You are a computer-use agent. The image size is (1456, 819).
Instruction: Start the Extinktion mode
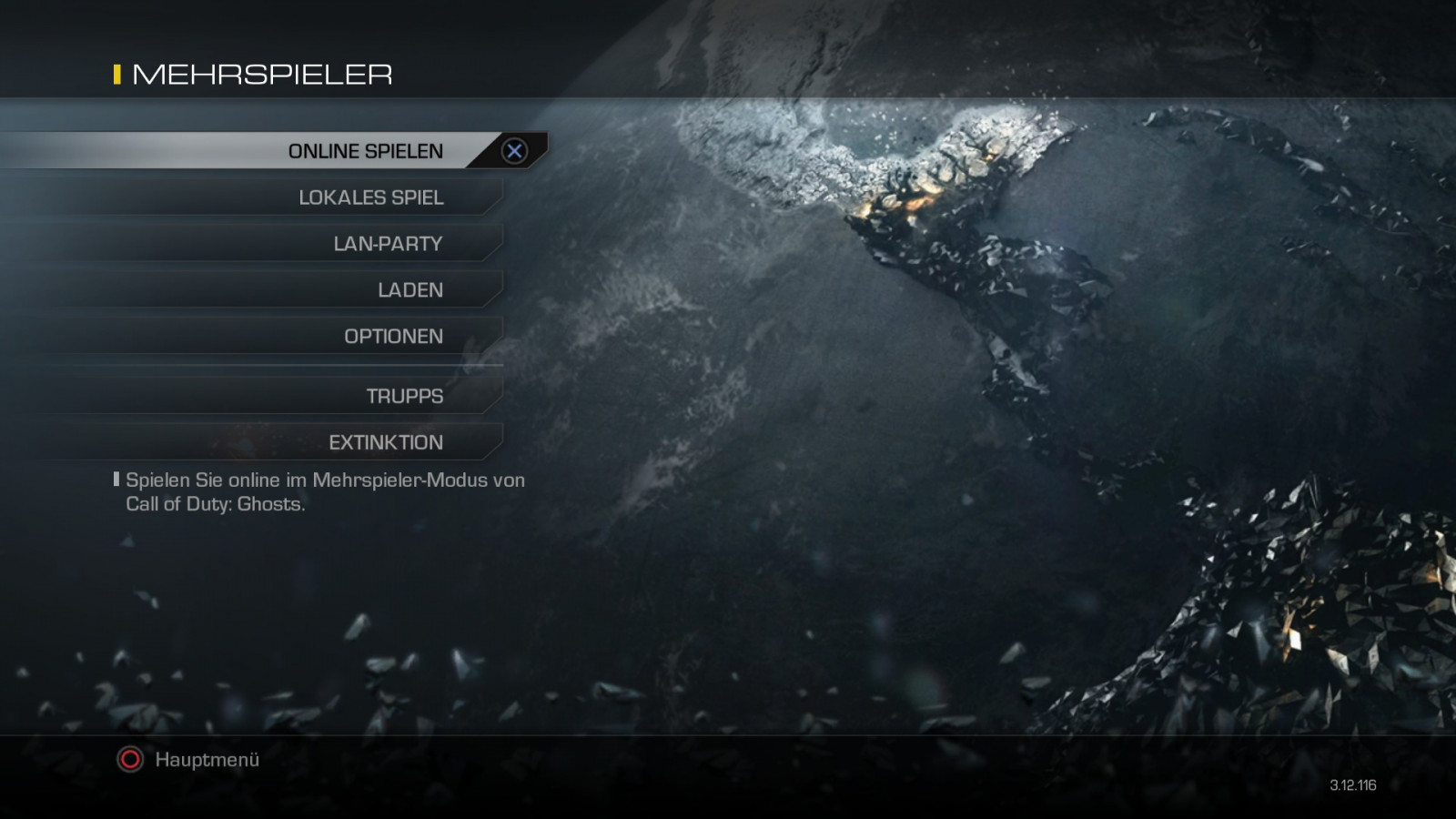click(x=385, y=443)
